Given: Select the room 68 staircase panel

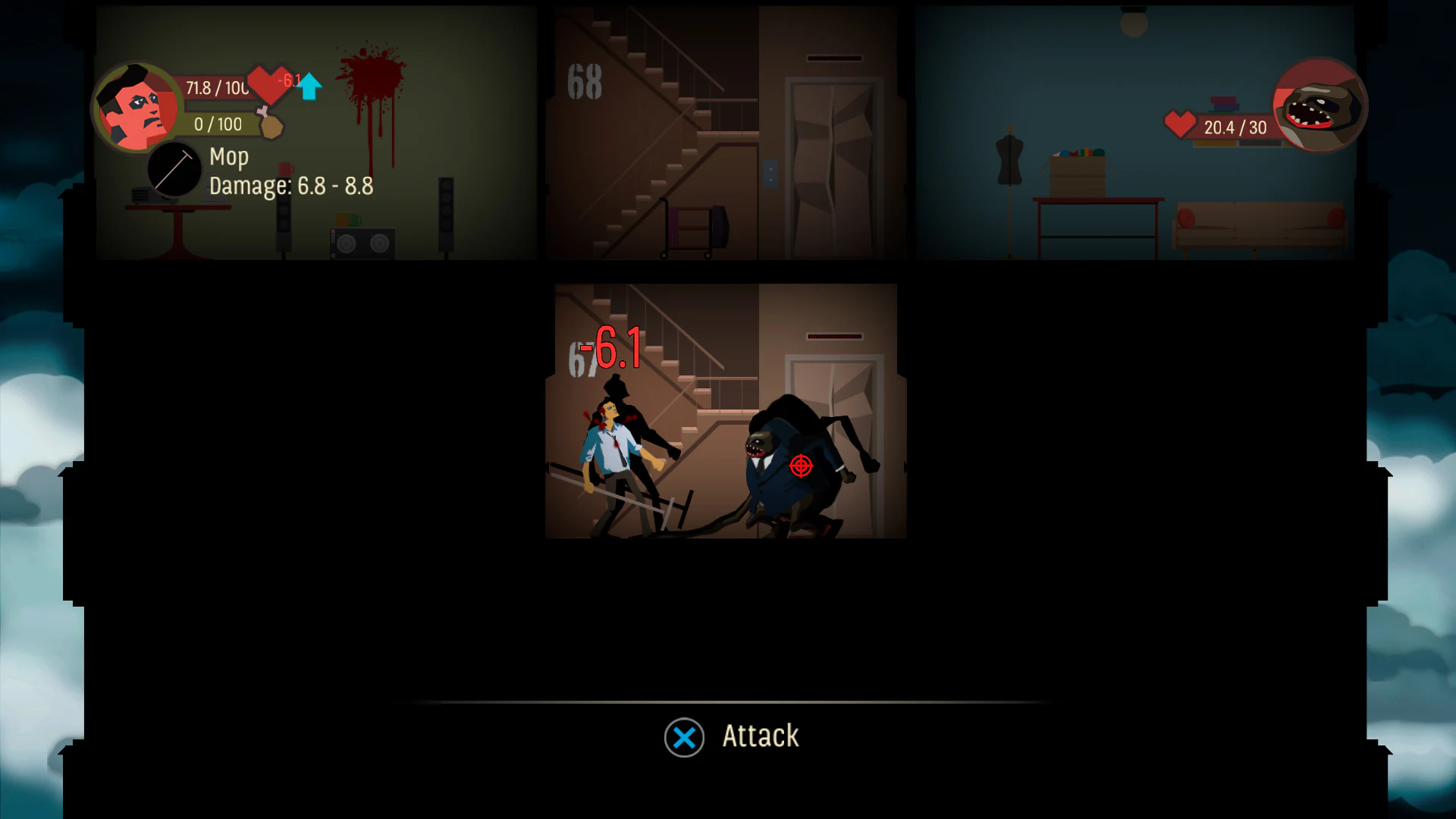Looking at the screenshot, I should click(x=652, y=133).
